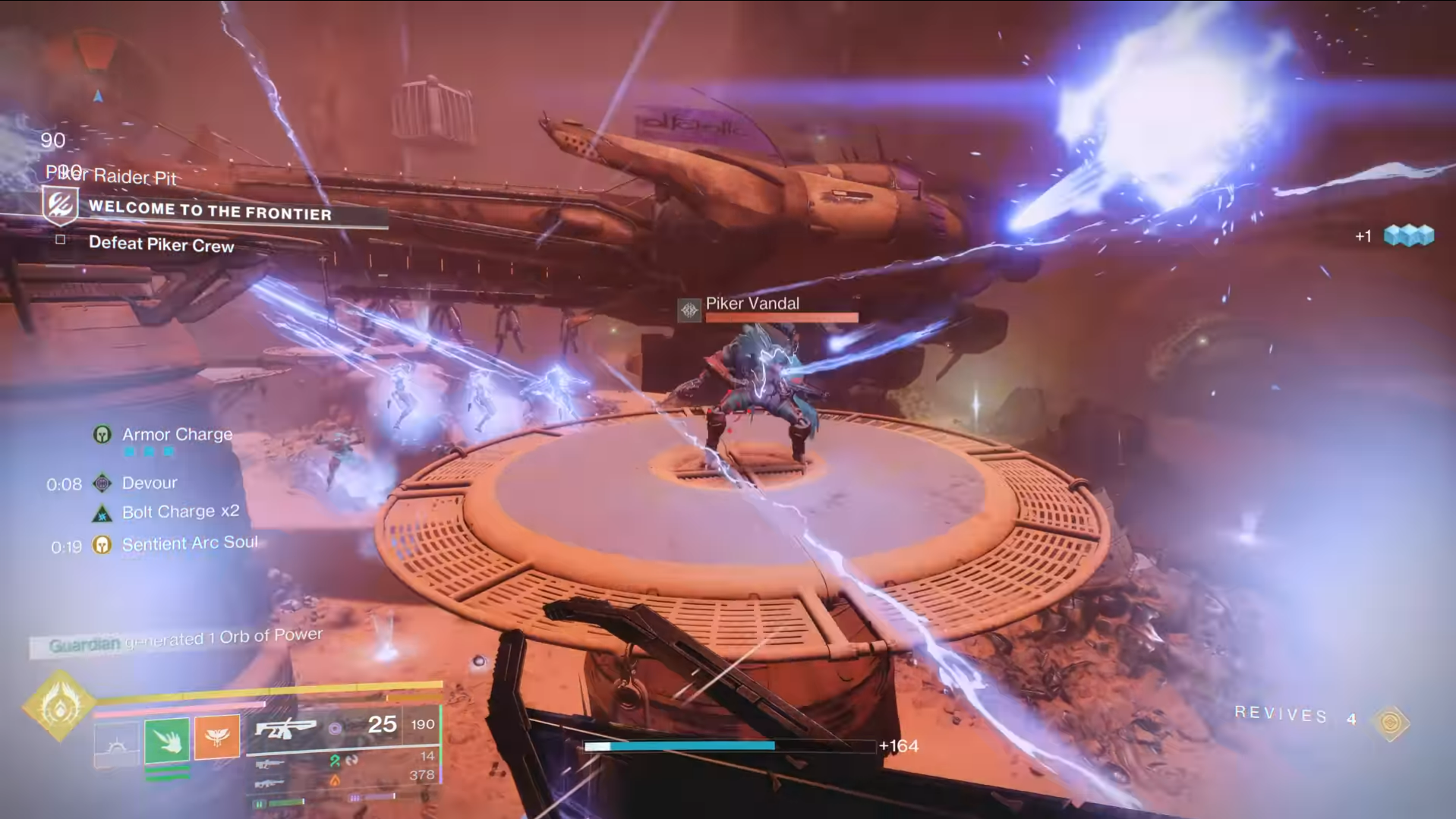Activate the orange winged class ability
This screenshot has width=1456, height=819.
point(217,736)
